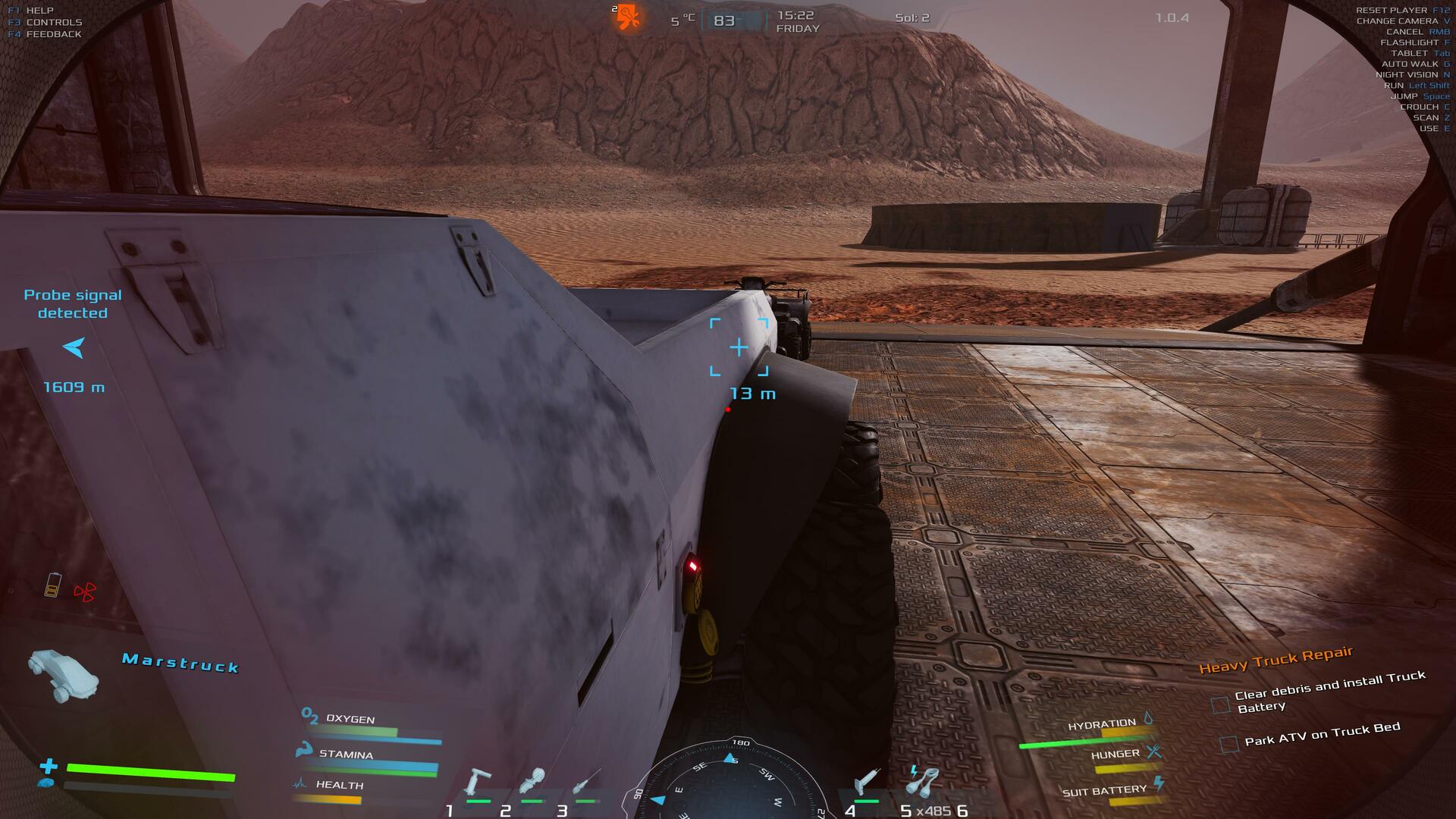
Task: Equip the item in hotbar slot 2
Action: [532, 783]
